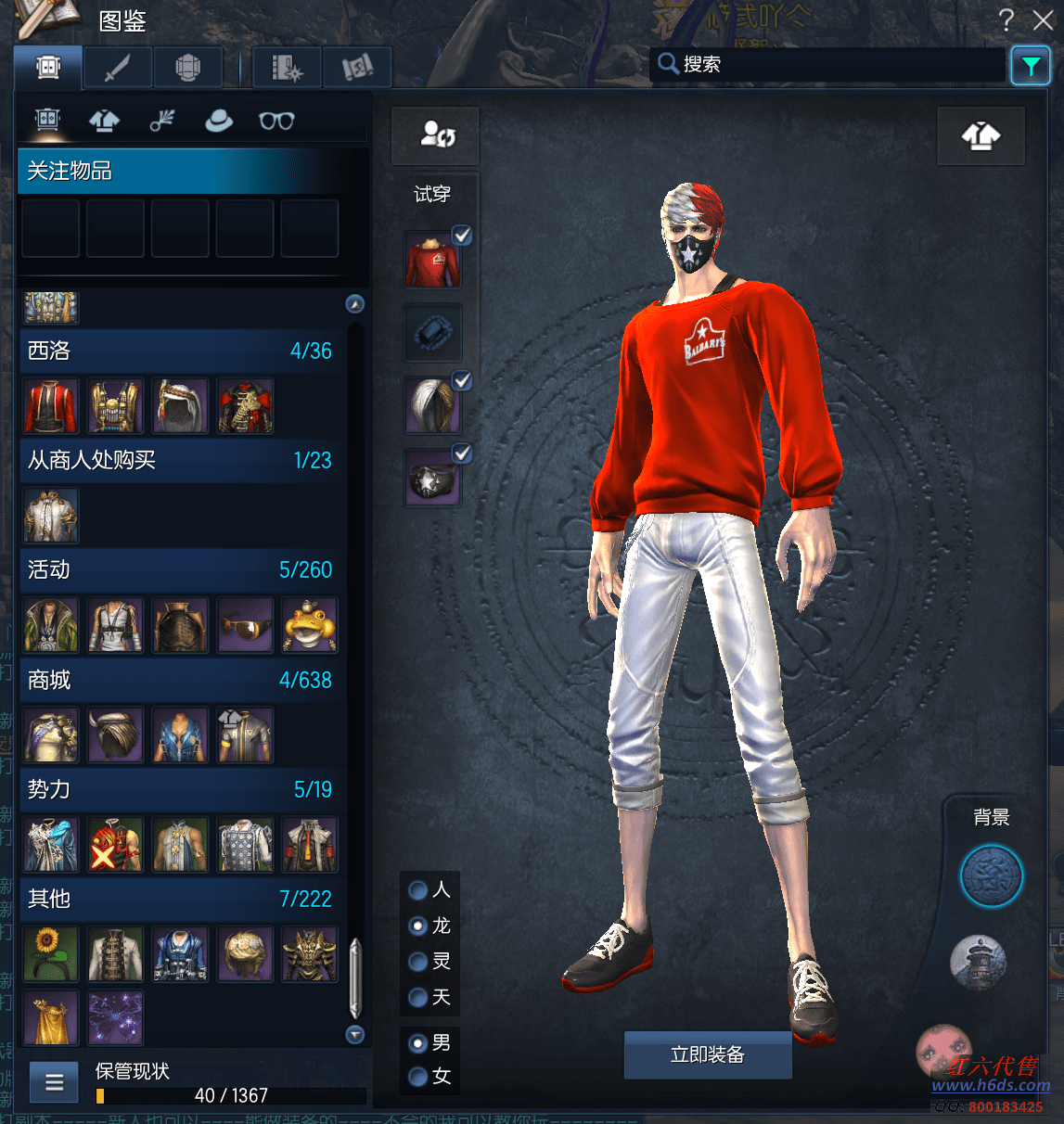Select the sunglasses item under 活动
This screenshot has height=1124, width=1064.
(245, 625)
